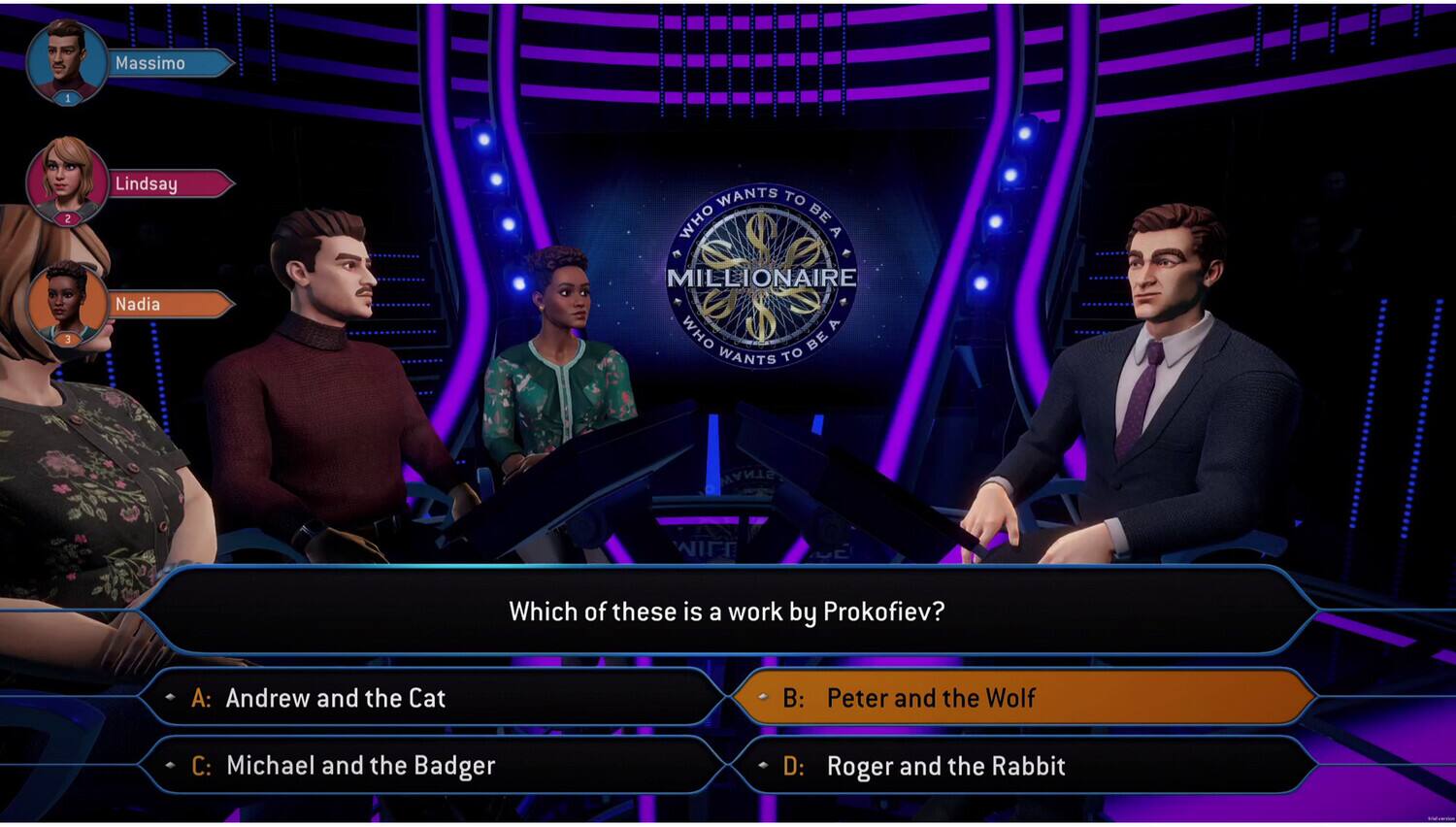Click the number 3 badge under Nadia

66,340
